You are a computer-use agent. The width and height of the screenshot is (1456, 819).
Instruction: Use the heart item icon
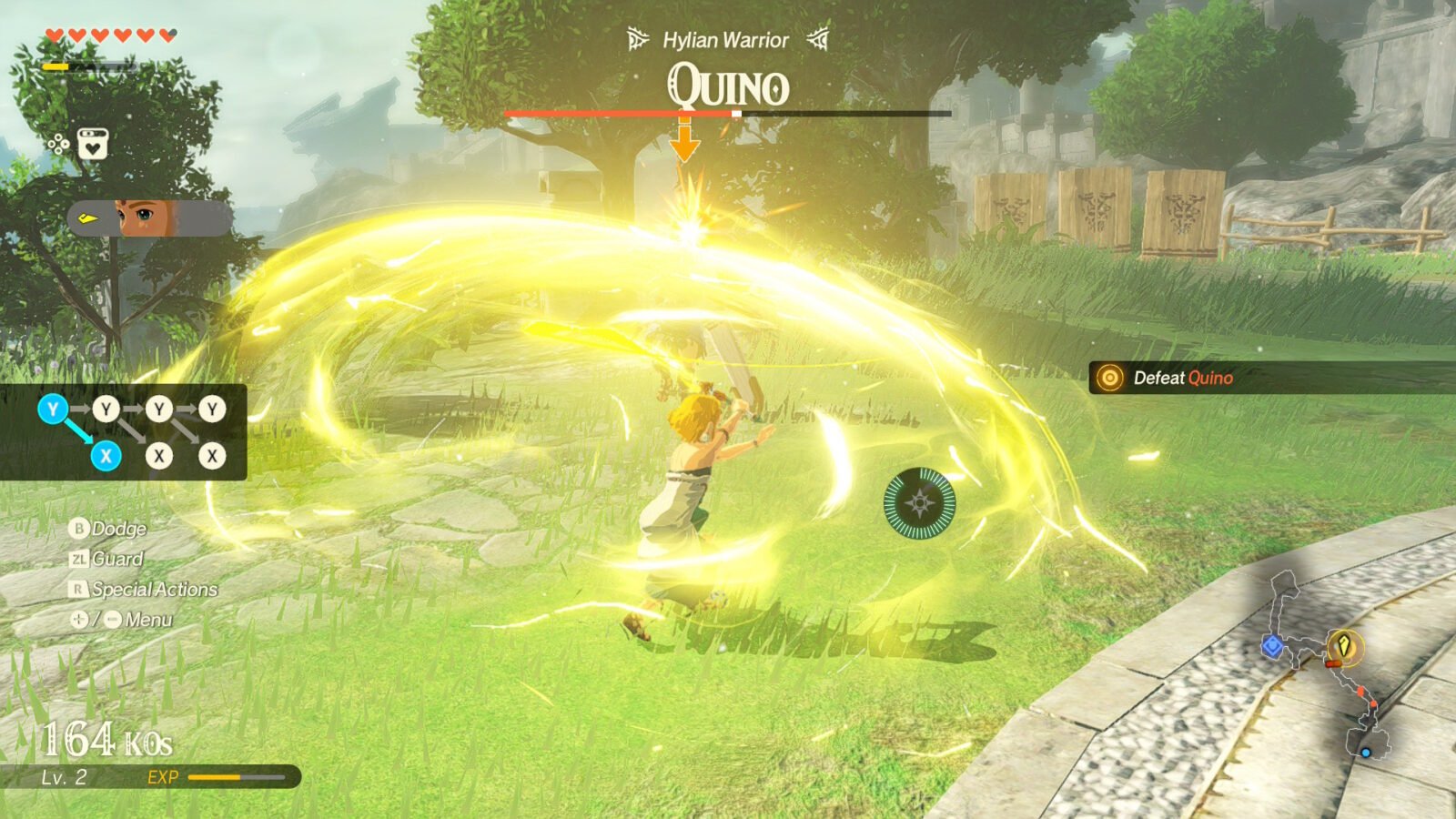pyautogui.click(x=93, y=144)
